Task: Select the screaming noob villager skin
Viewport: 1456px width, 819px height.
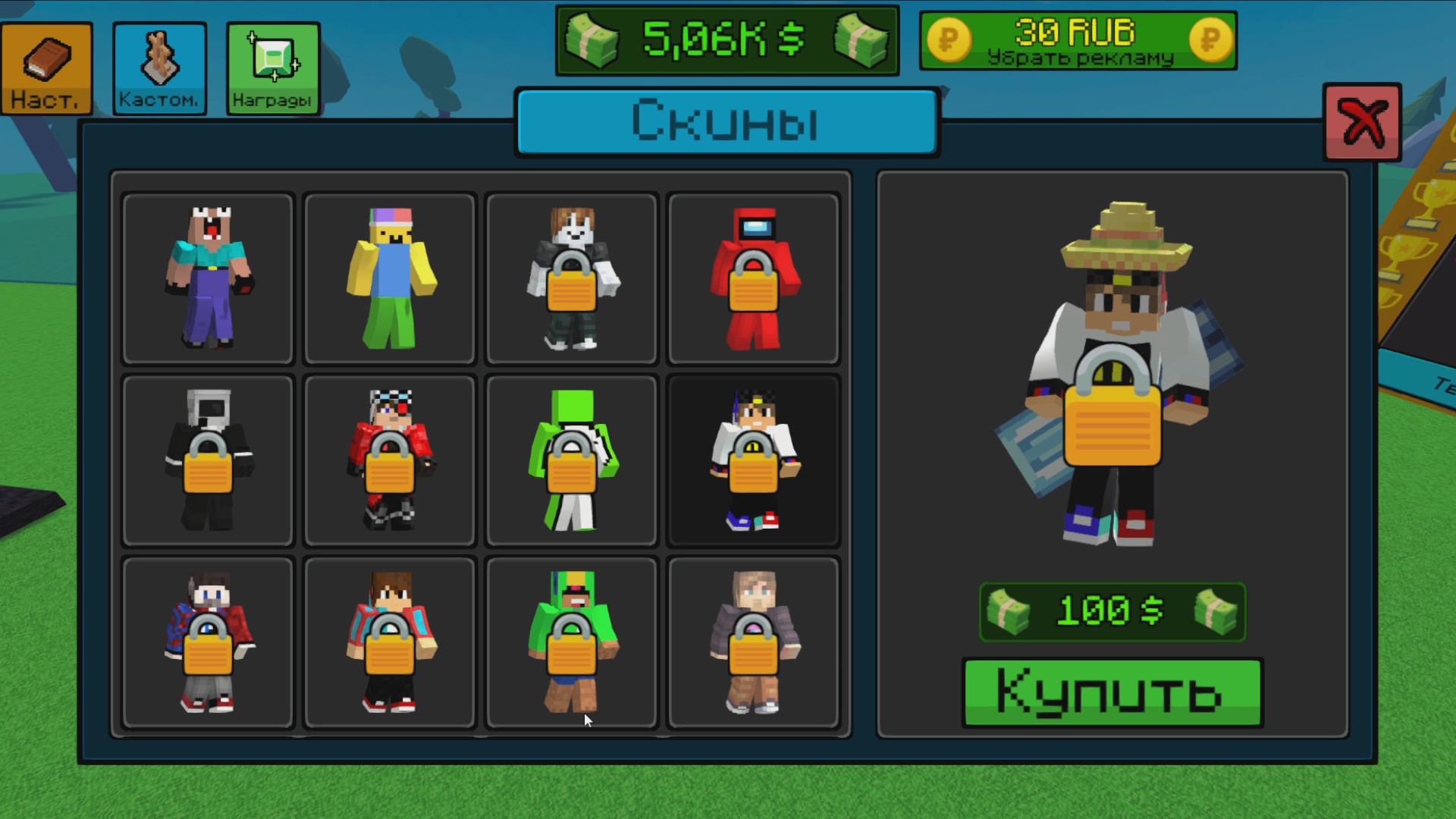Action: [x=207, y=279]
